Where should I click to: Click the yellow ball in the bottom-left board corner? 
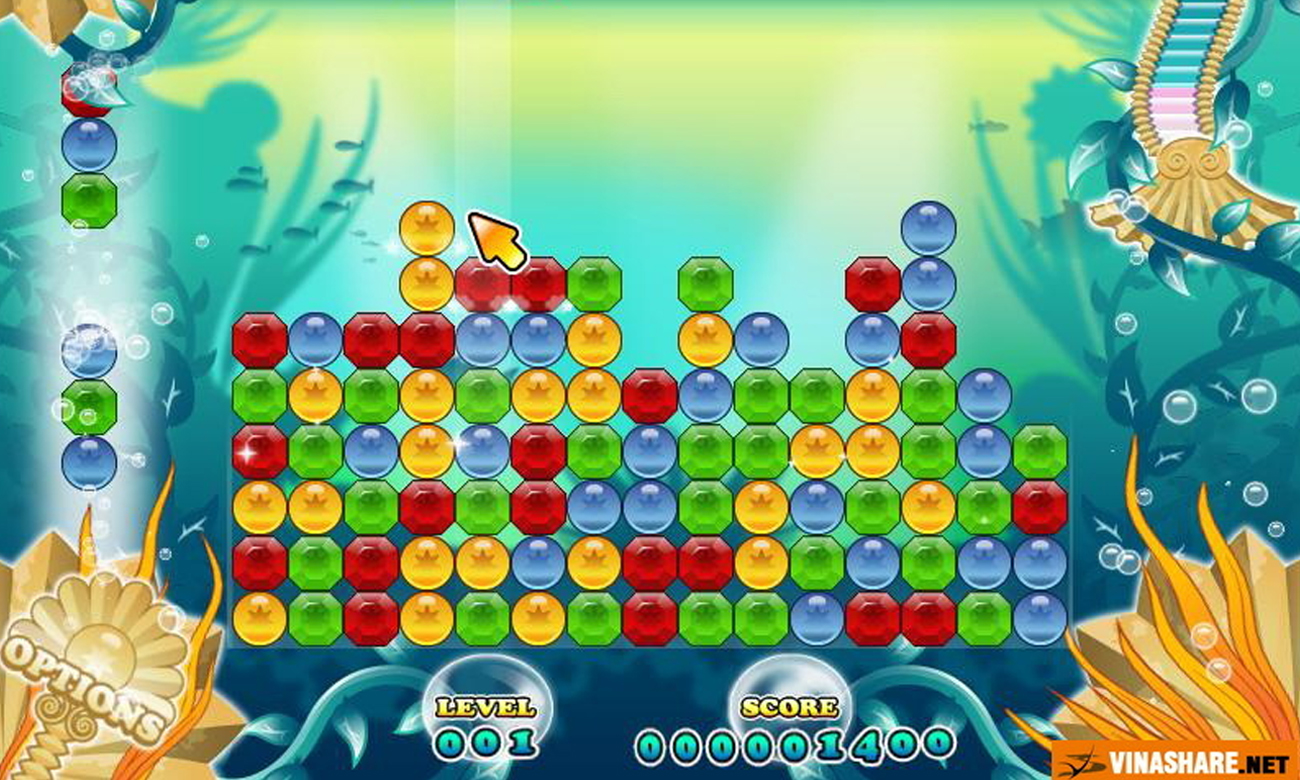click(259, 618)
